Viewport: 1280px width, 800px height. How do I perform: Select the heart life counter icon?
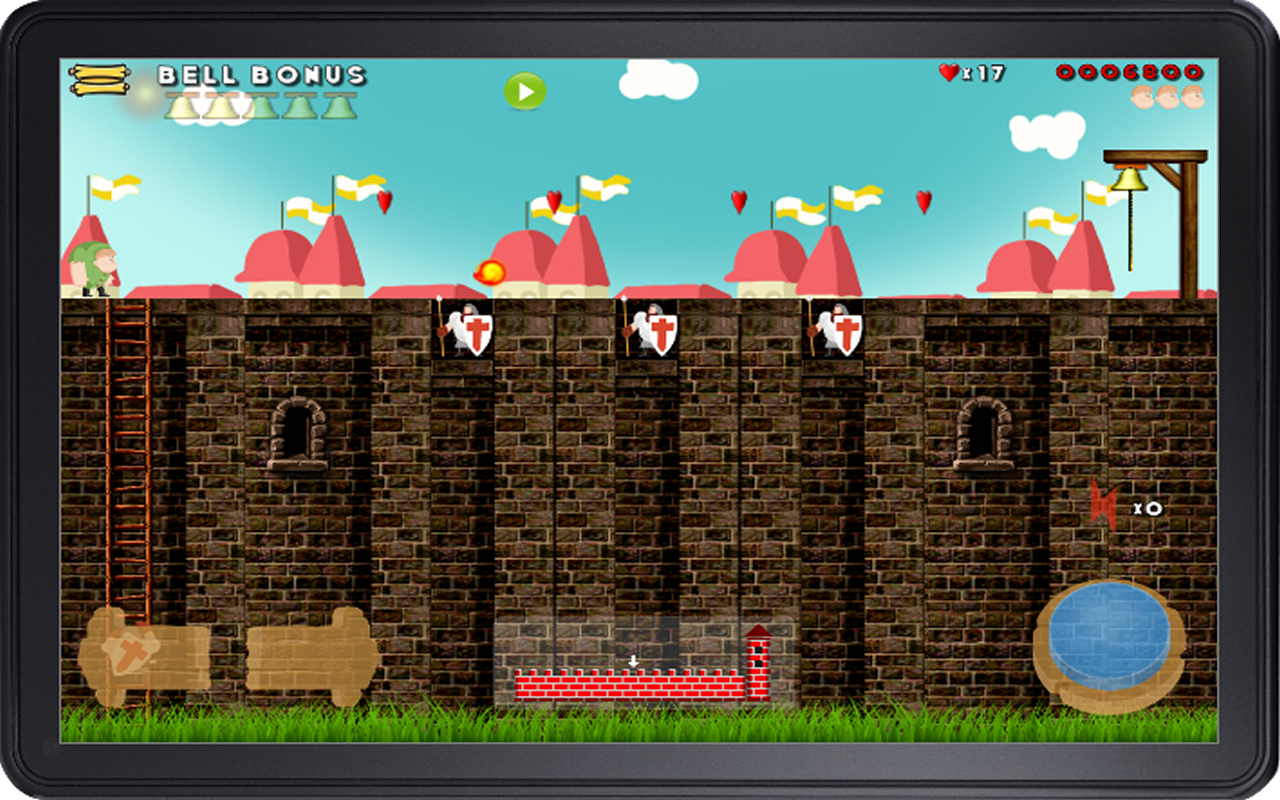point(950,71)
